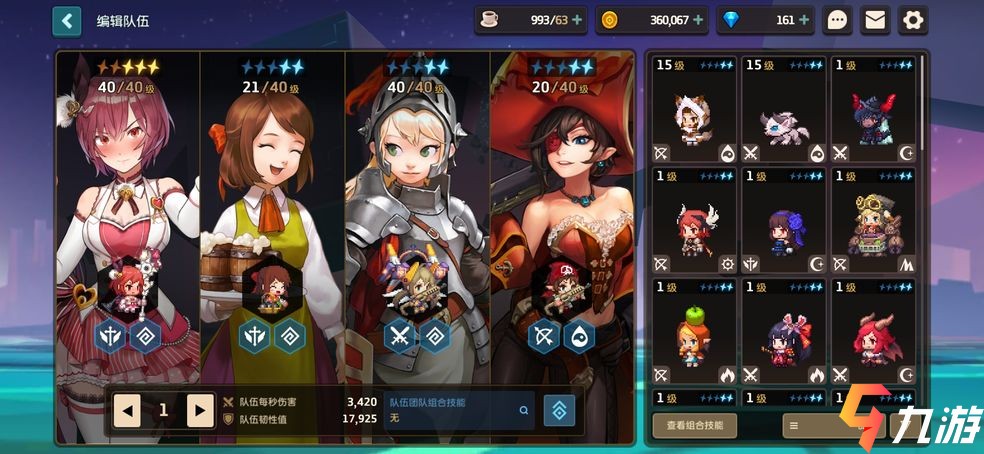Pick the green apple hat hero

[x=695, y=332]
